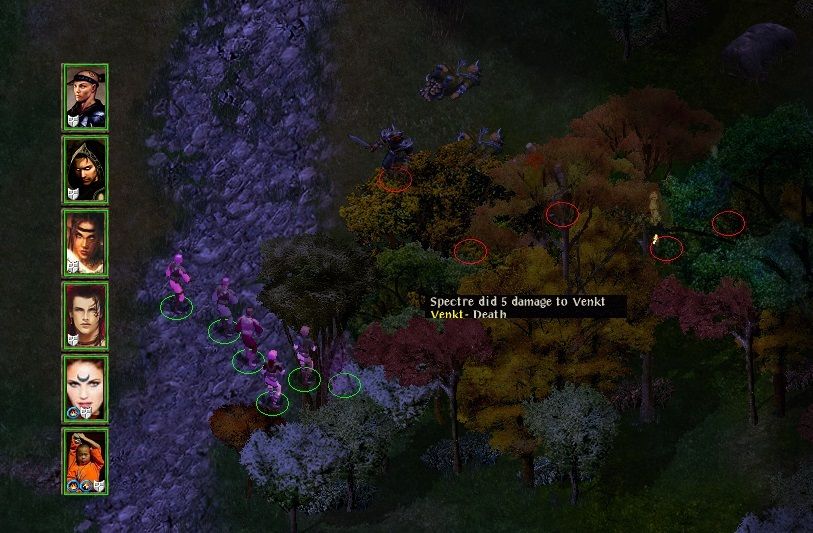Select the green-hooded character portrait

(85, 170)
